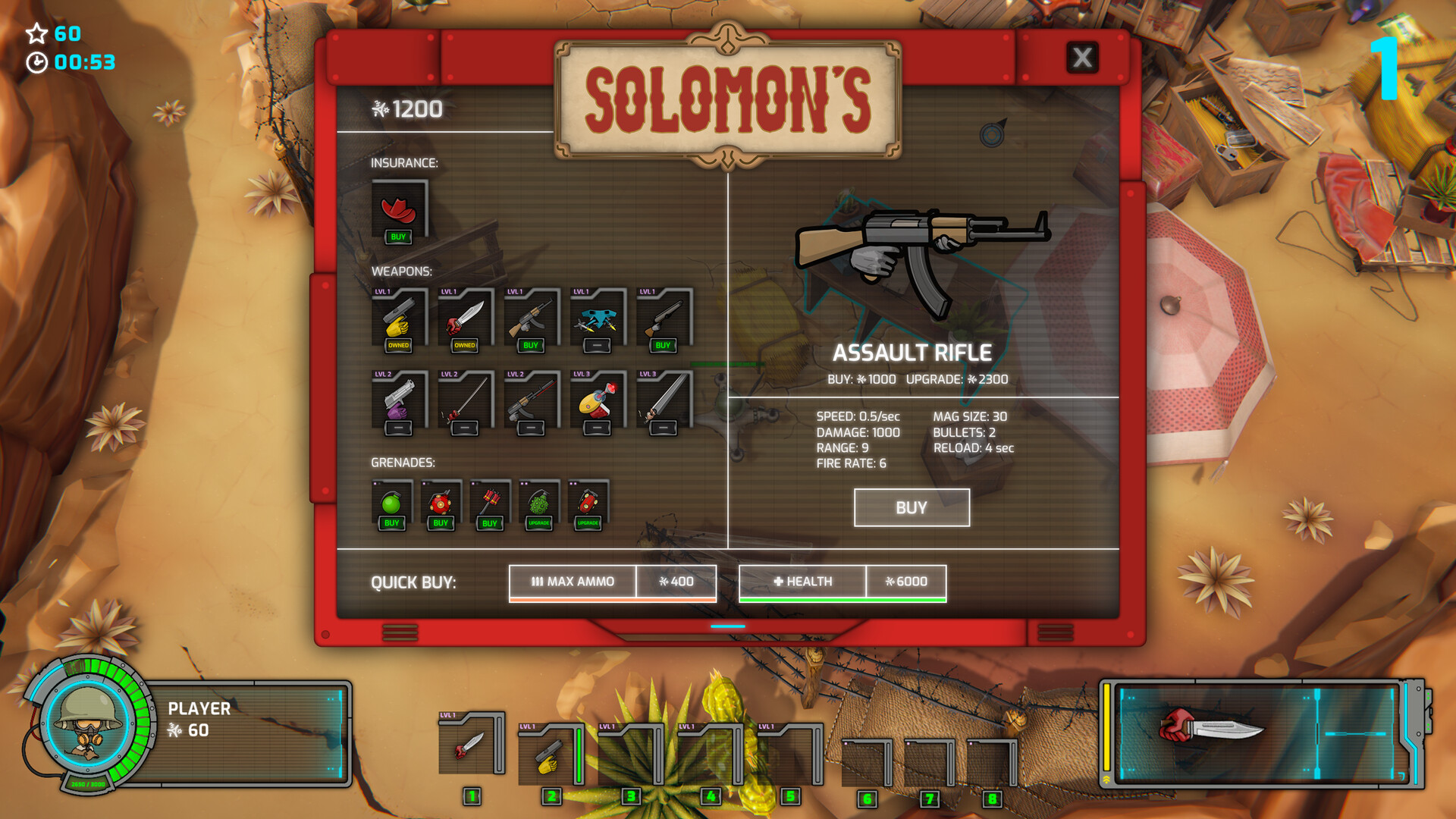This screenshot has height=819, width=1456.
Task: Select the owned knife weapon icon
Action: coord(463,318)
